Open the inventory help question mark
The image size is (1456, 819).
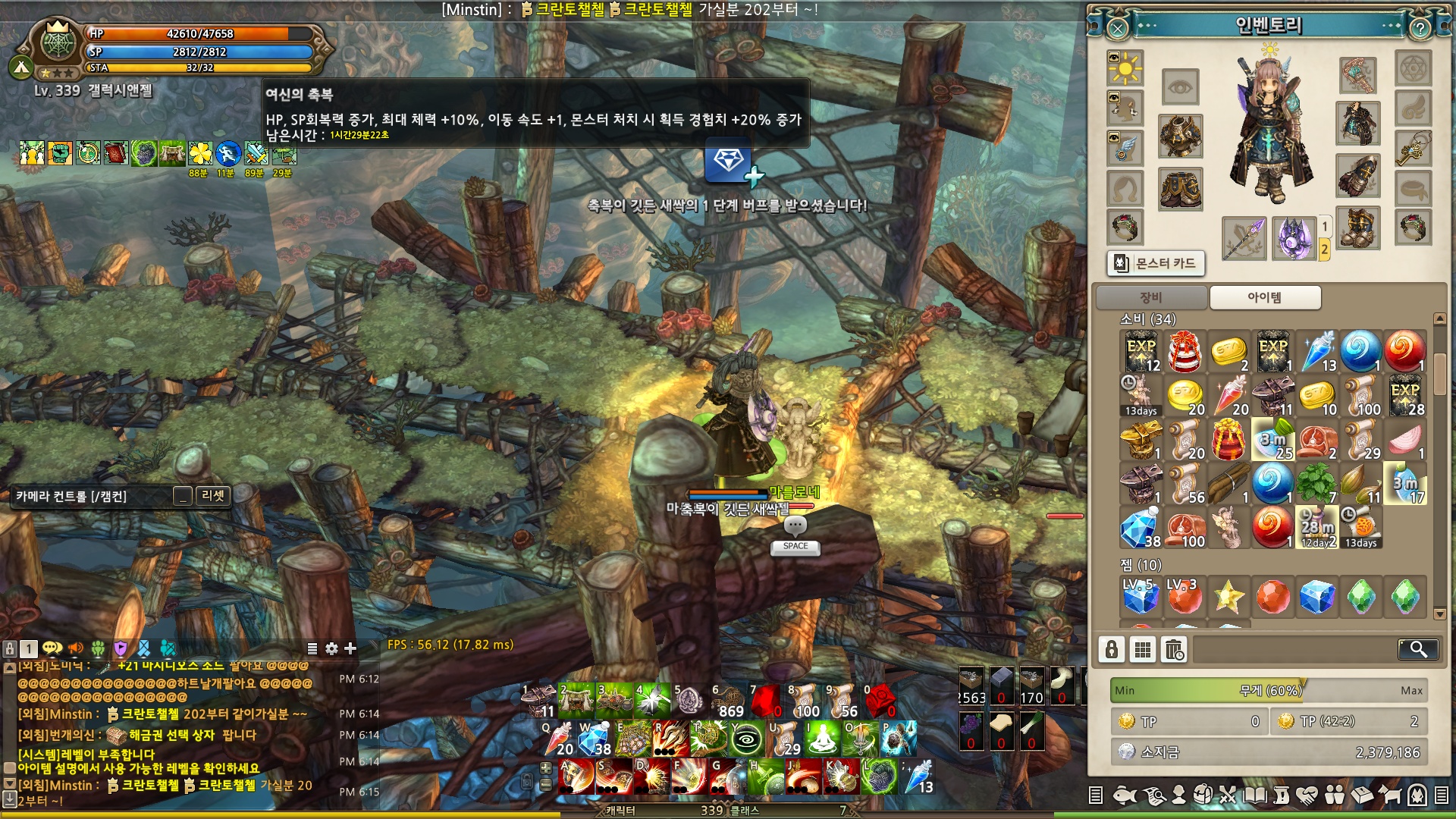pos(1420,29)
